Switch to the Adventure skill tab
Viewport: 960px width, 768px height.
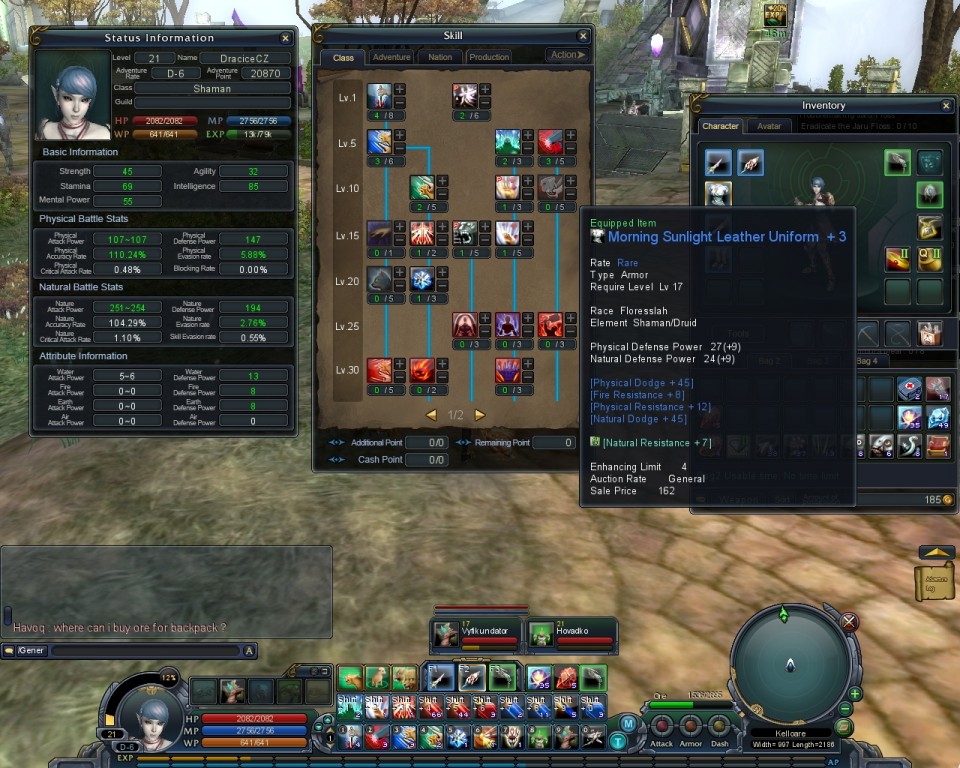coord(391,57)
